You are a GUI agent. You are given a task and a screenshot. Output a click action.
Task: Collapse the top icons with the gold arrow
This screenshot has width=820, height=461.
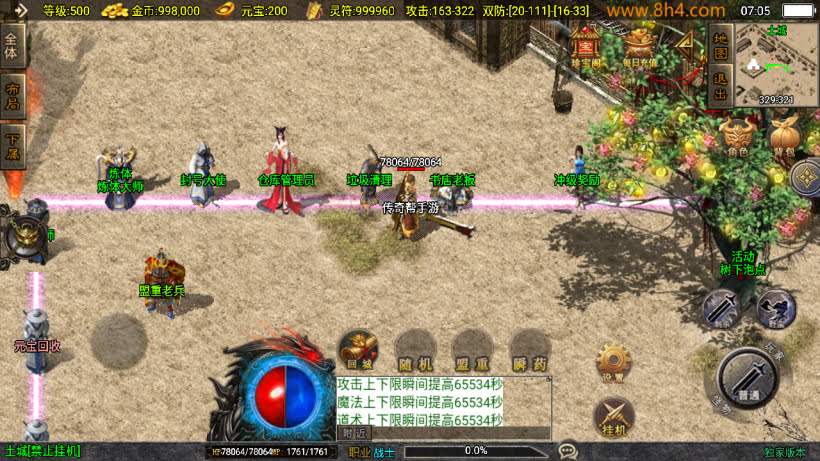point(686,45)
